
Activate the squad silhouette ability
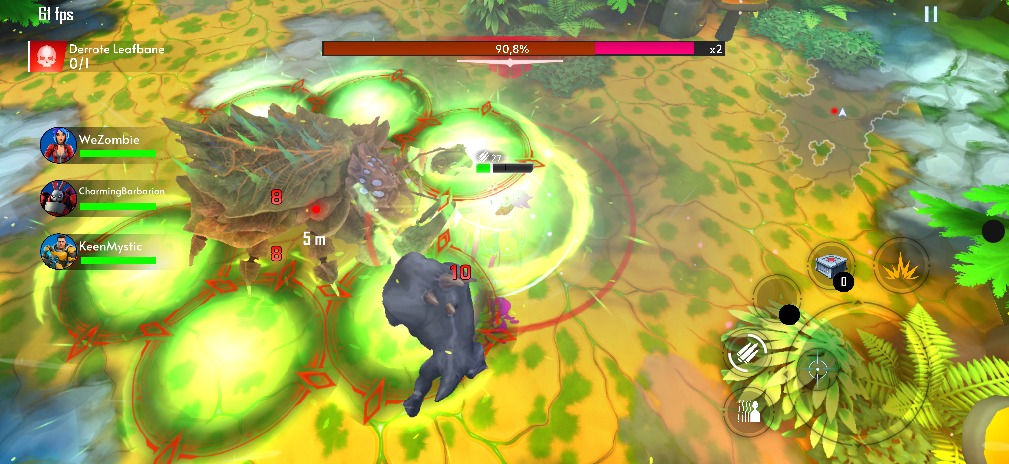pos(748,411)
